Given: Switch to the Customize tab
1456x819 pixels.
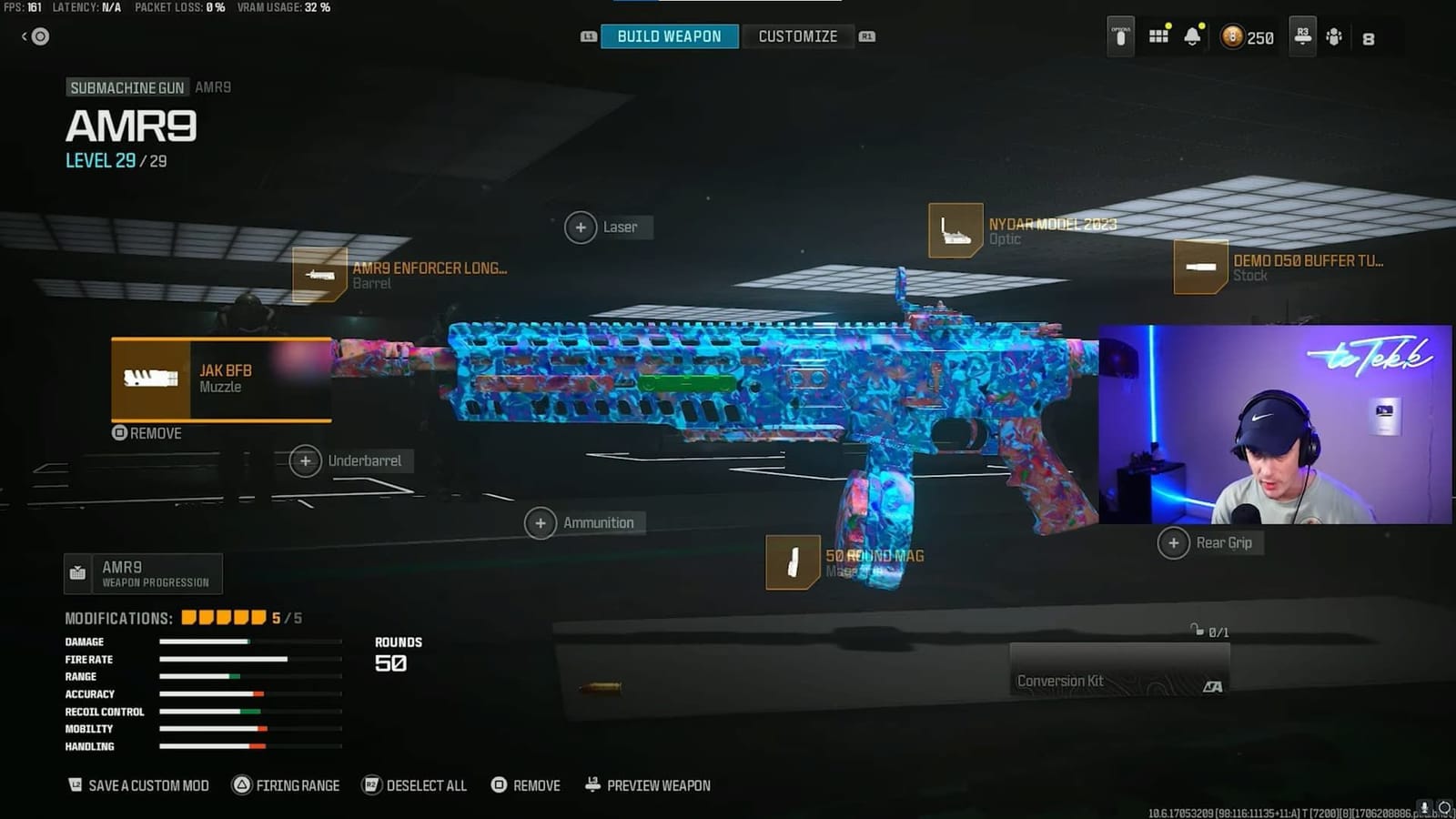Looking at the screenshot, I should click(x=798, y=36).
